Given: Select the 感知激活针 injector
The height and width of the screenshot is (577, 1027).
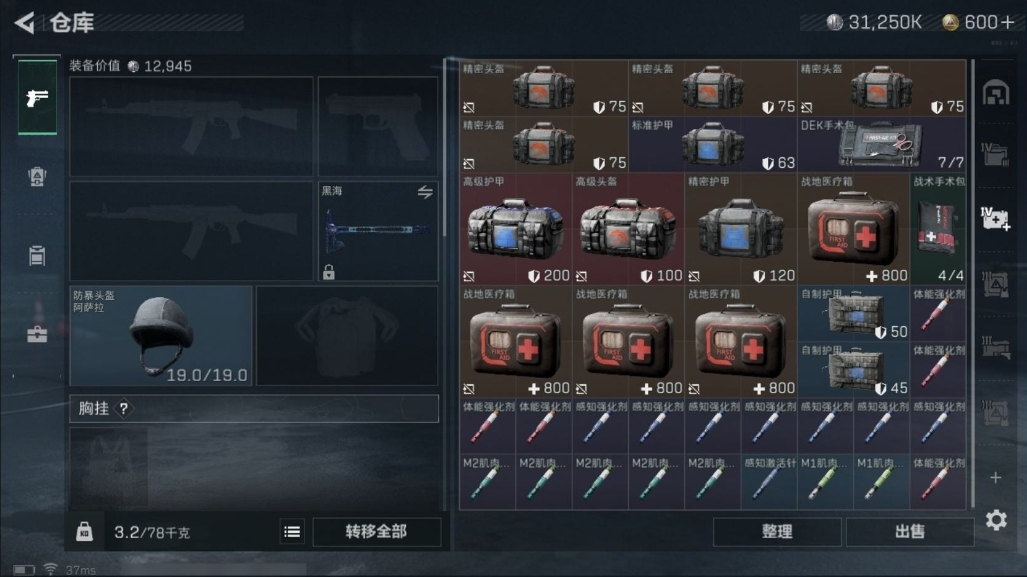Looking at the screenshot, I should click(x=768, y=482).
